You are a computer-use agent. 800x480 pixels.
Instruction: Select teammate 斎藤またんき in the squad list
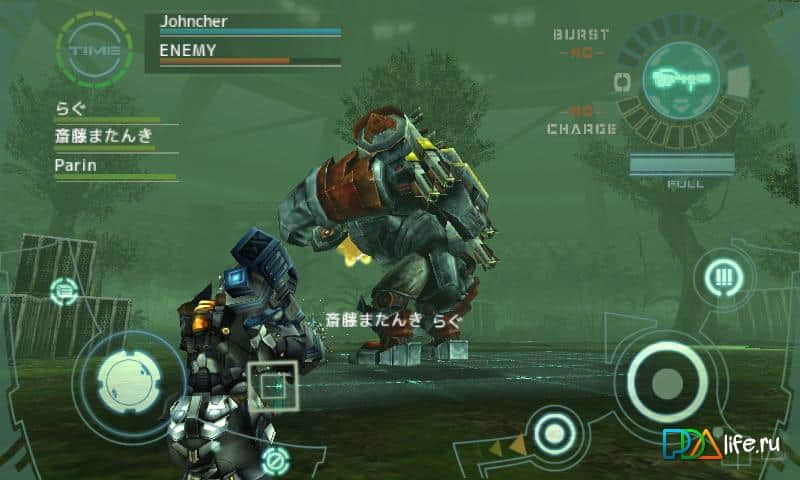[104, 136]
